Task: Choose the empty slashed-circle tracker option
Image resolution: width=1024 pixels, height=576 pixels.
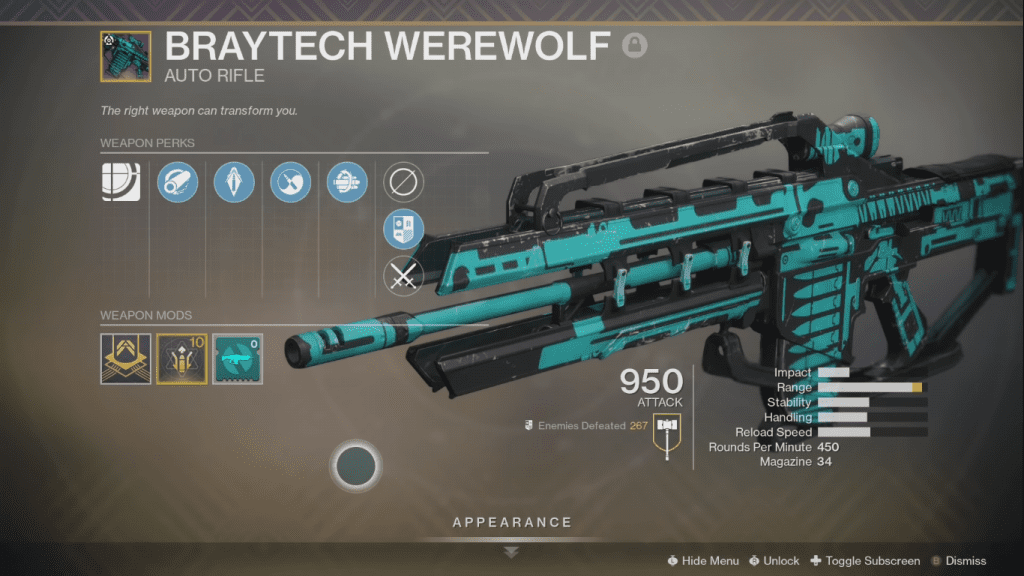Action: tap(403, 182)
